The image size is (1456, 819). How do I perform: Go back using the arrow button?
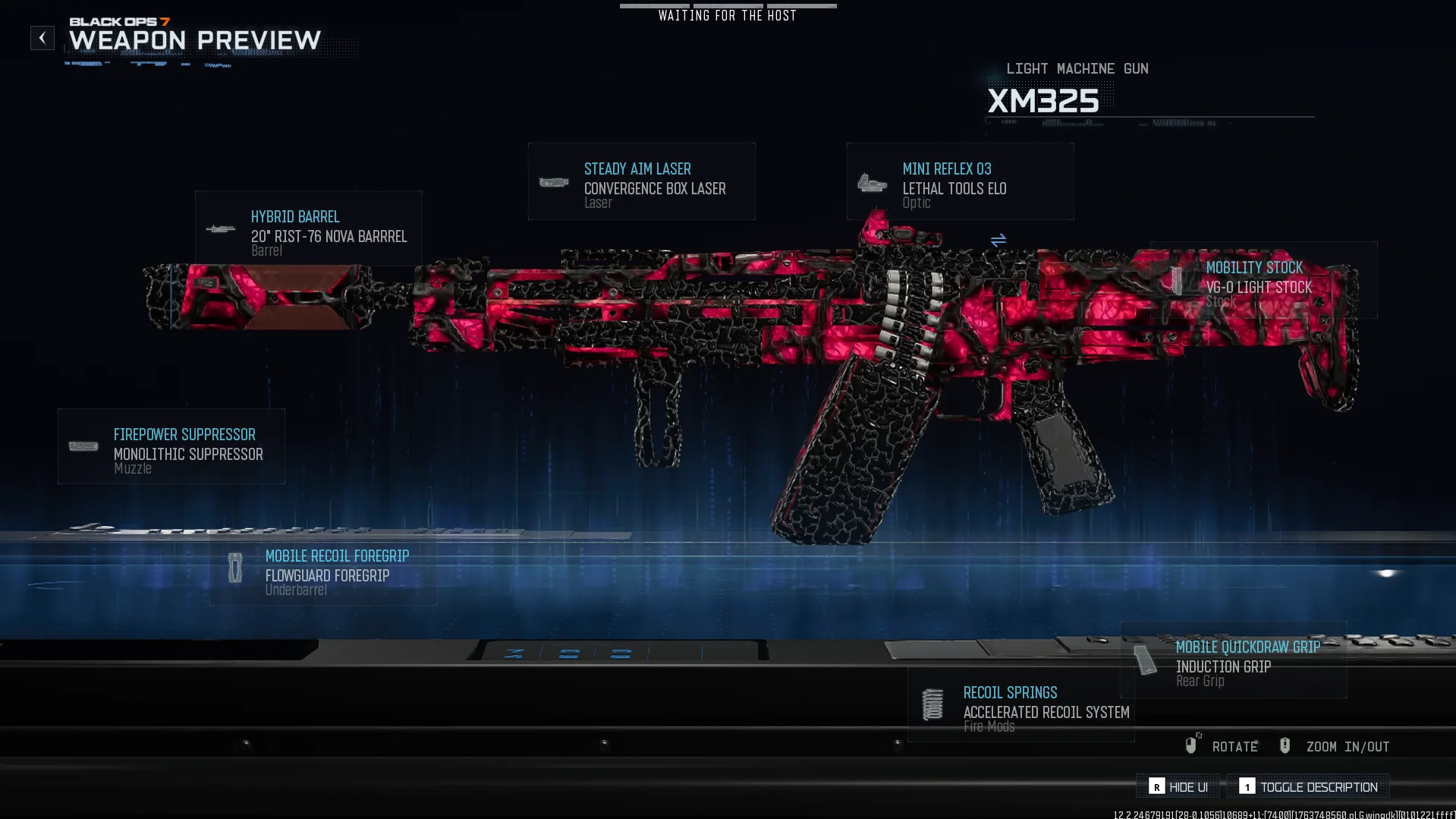point(42,38)
